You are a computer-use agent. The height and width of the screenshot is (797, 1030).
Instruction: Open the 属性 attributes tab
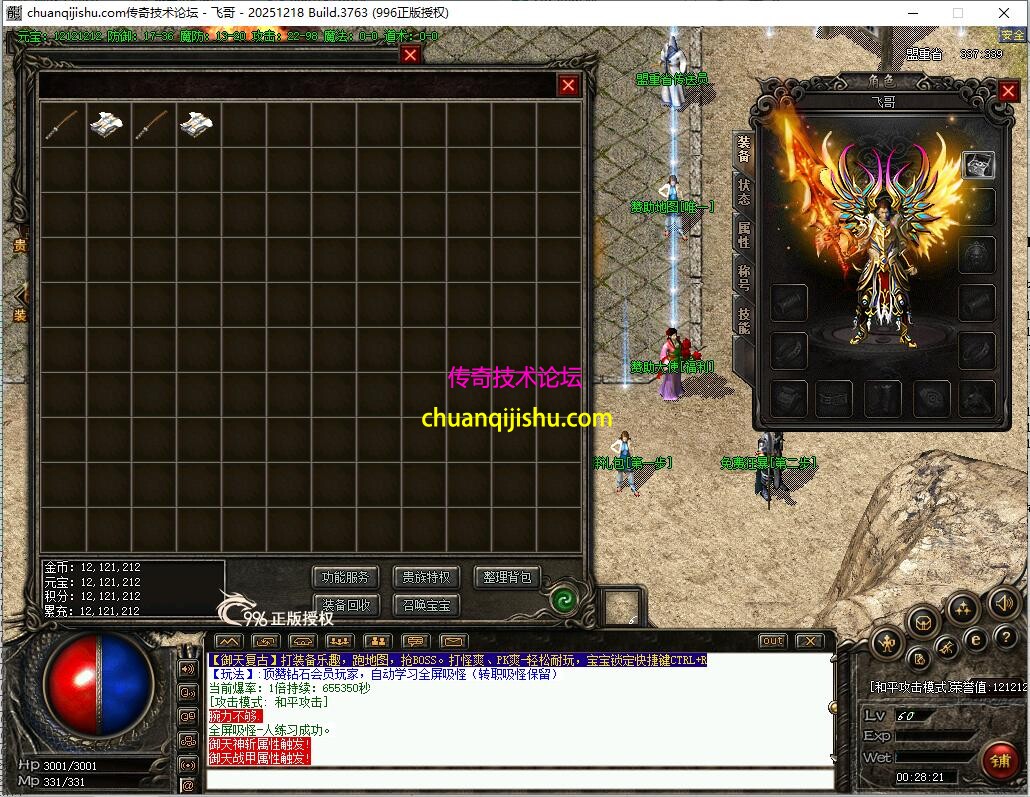743,235
